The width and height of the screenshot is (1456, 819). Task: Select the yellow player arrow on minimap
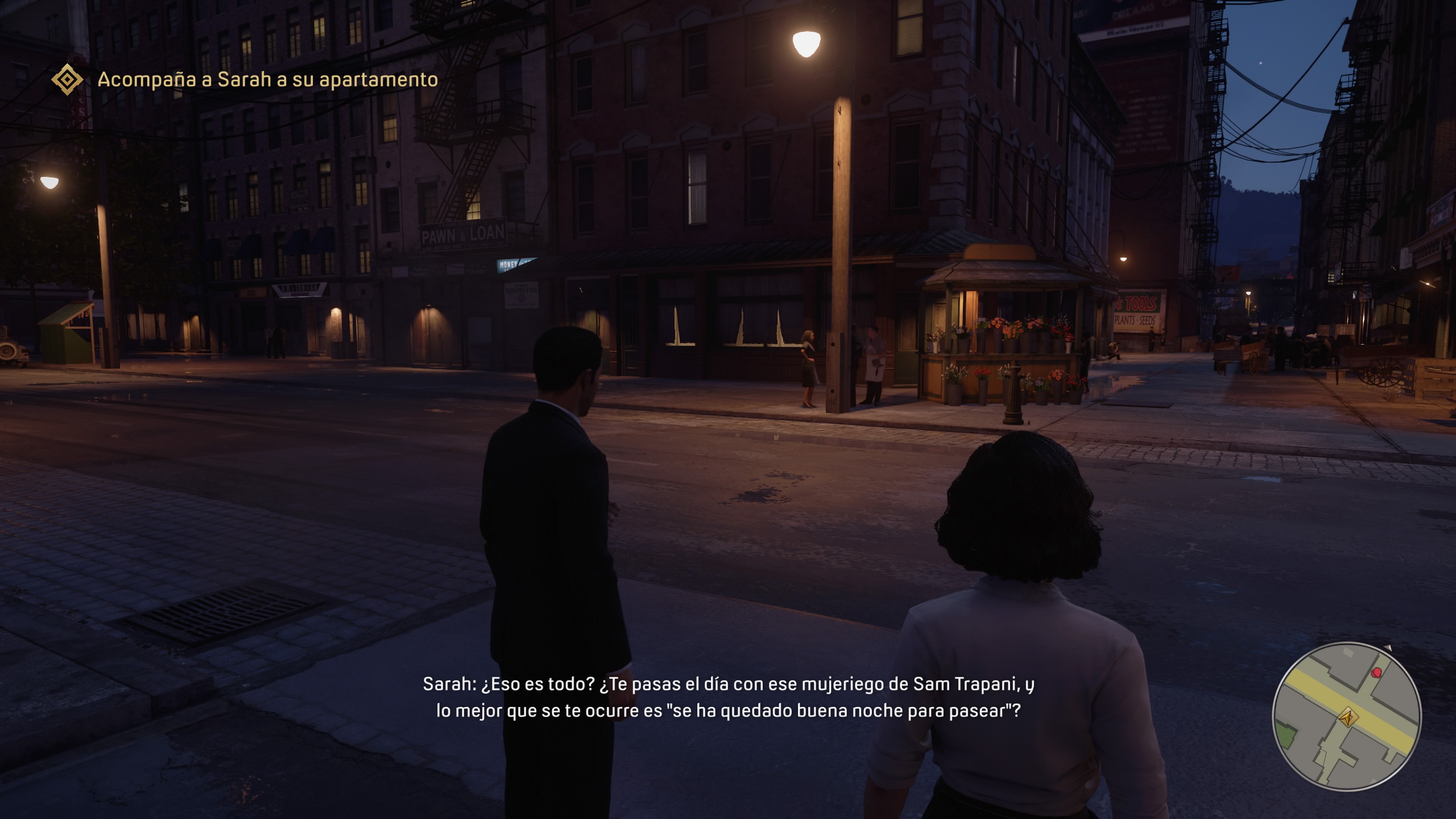click(x=1348, y=718)
